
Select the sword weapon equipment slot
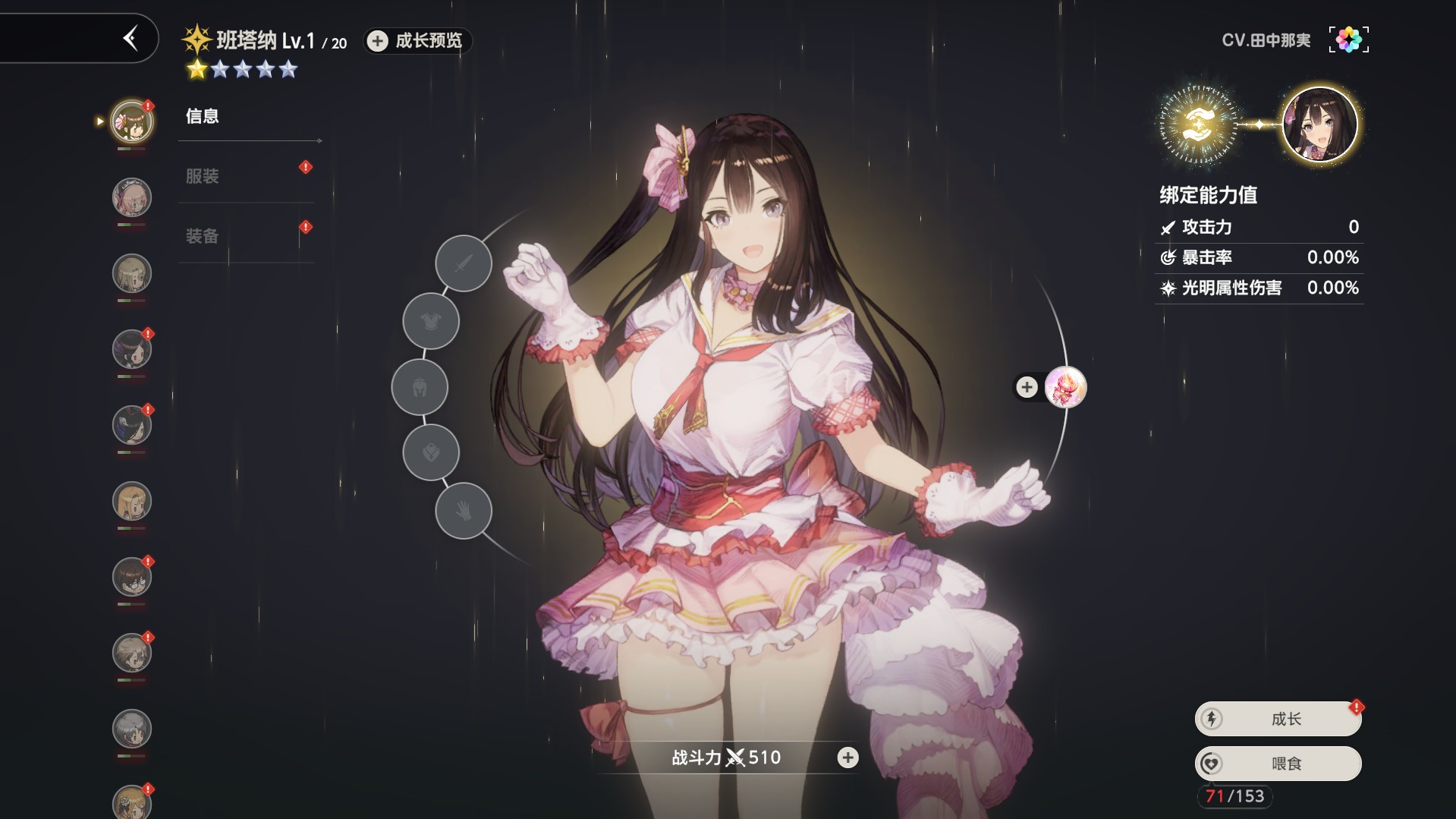point(463,263)
